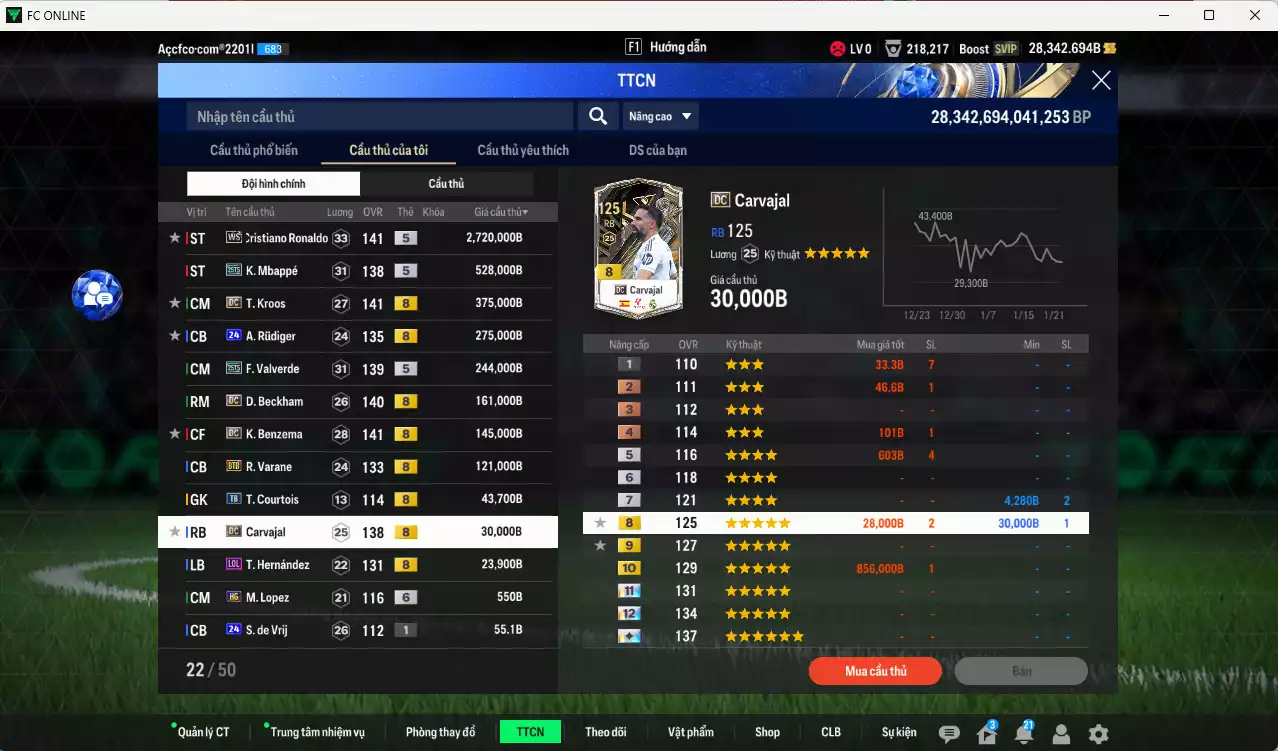
Task: Open the Hướng dẫn guide
Action: 666,47
